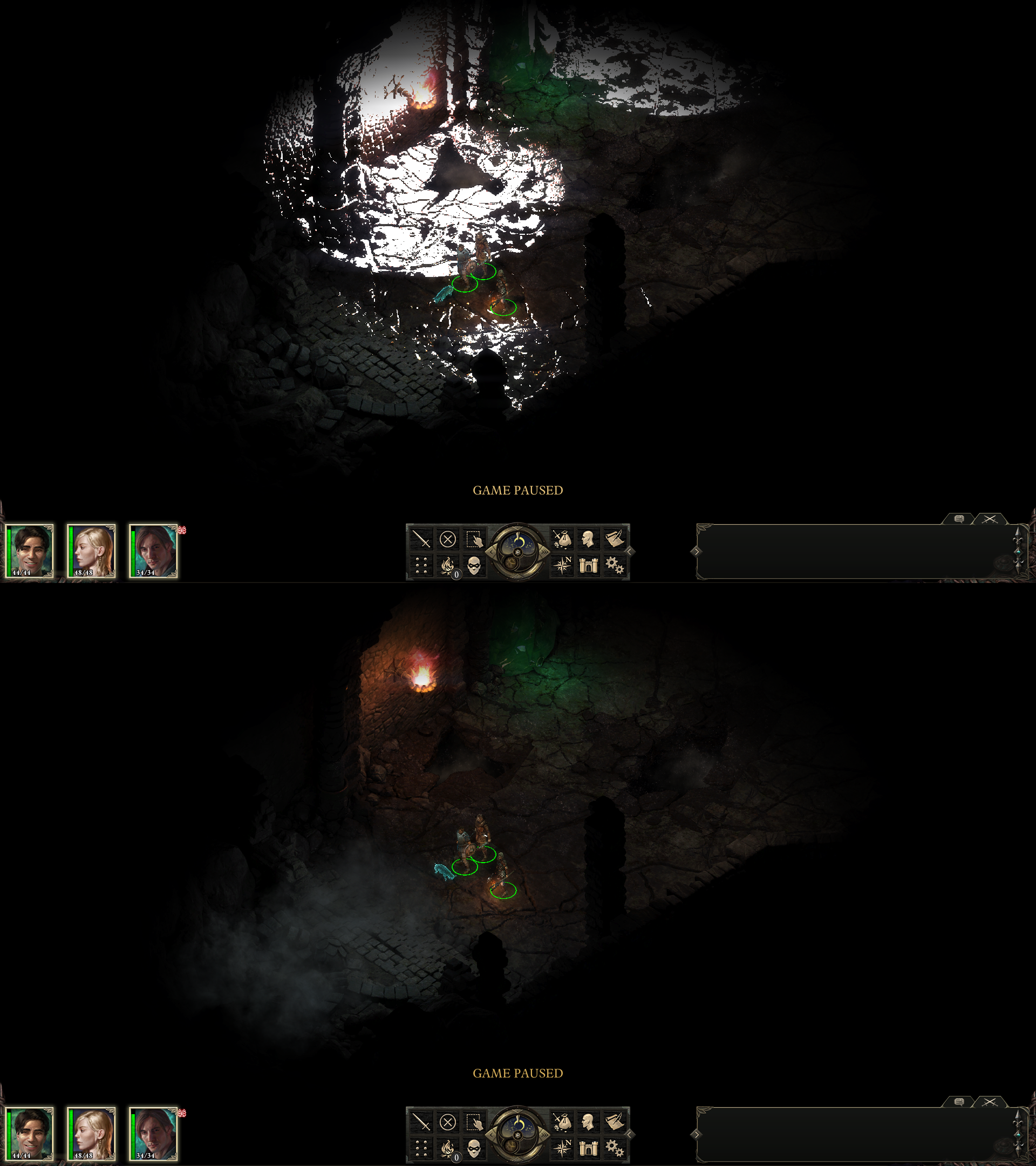Open the journal scroll-and-quill icon in the lower HUD

pyautogui.click(x=615, y=1122)
